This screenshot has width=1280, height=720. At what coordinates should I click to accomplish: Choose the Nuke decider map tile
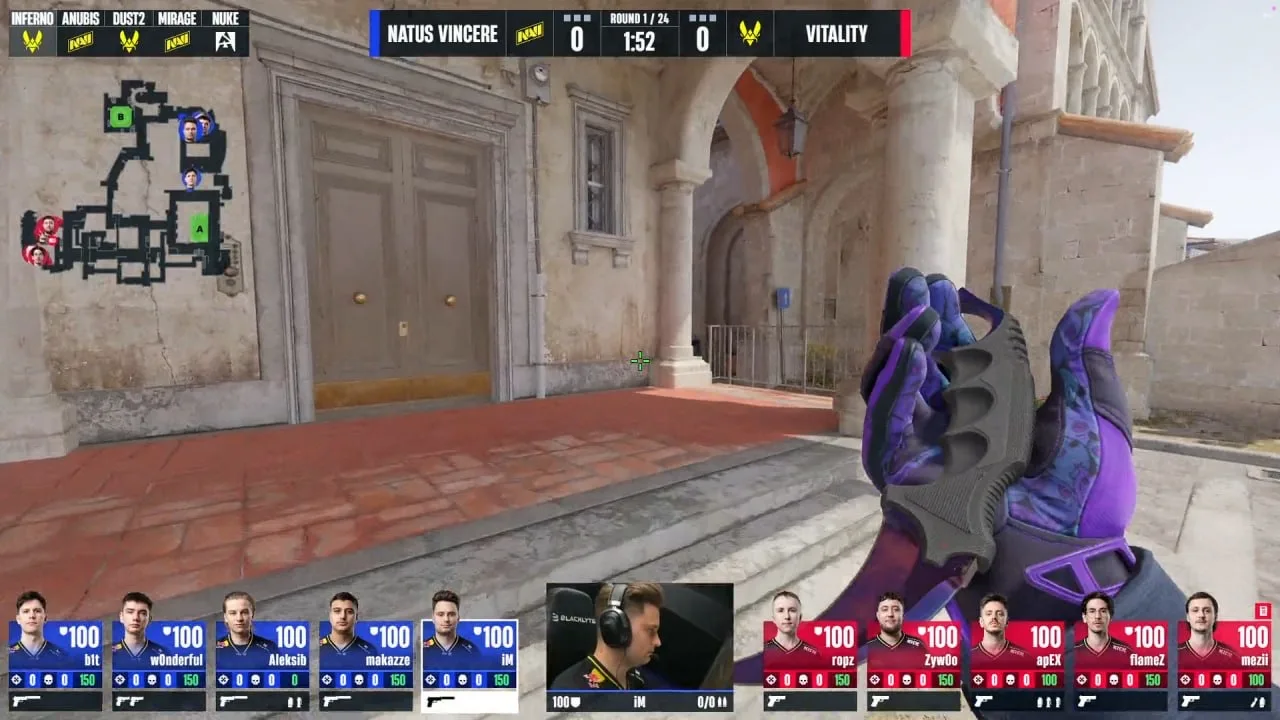click(225, 33)
